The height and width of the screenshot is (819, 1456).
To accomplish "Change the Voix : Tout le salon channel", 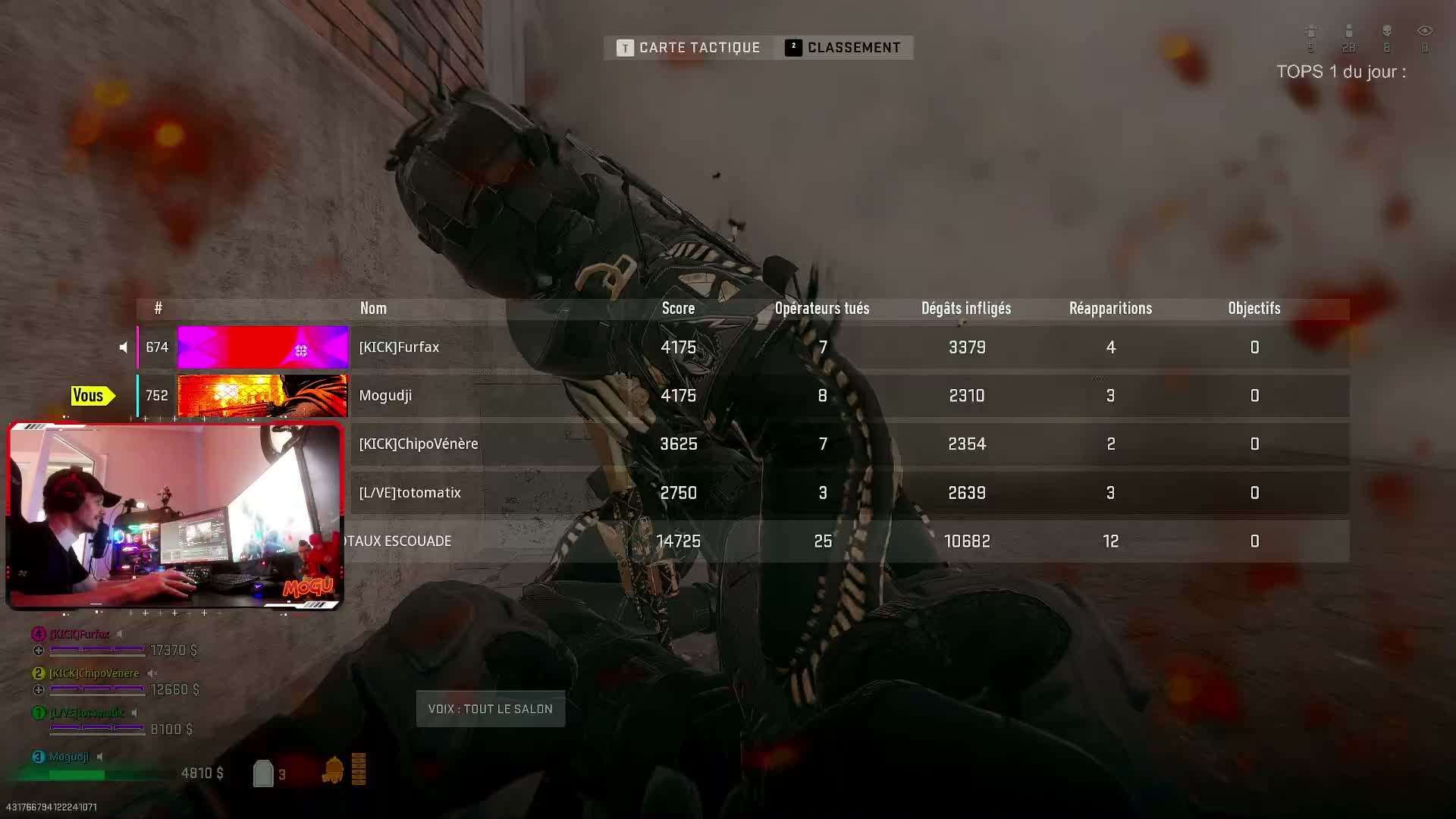I will pyautogui.click(x=491, y=709).
